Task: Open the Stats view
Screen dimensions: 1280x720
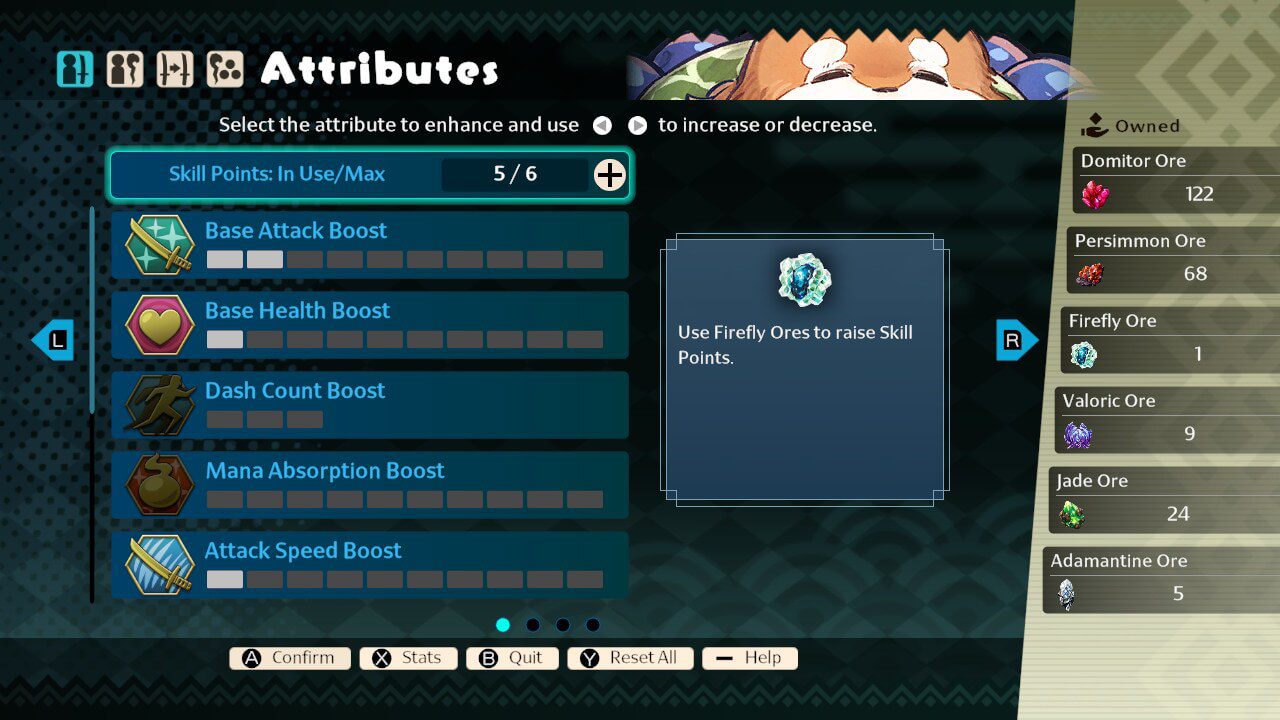Action: [x=408, y=658]
